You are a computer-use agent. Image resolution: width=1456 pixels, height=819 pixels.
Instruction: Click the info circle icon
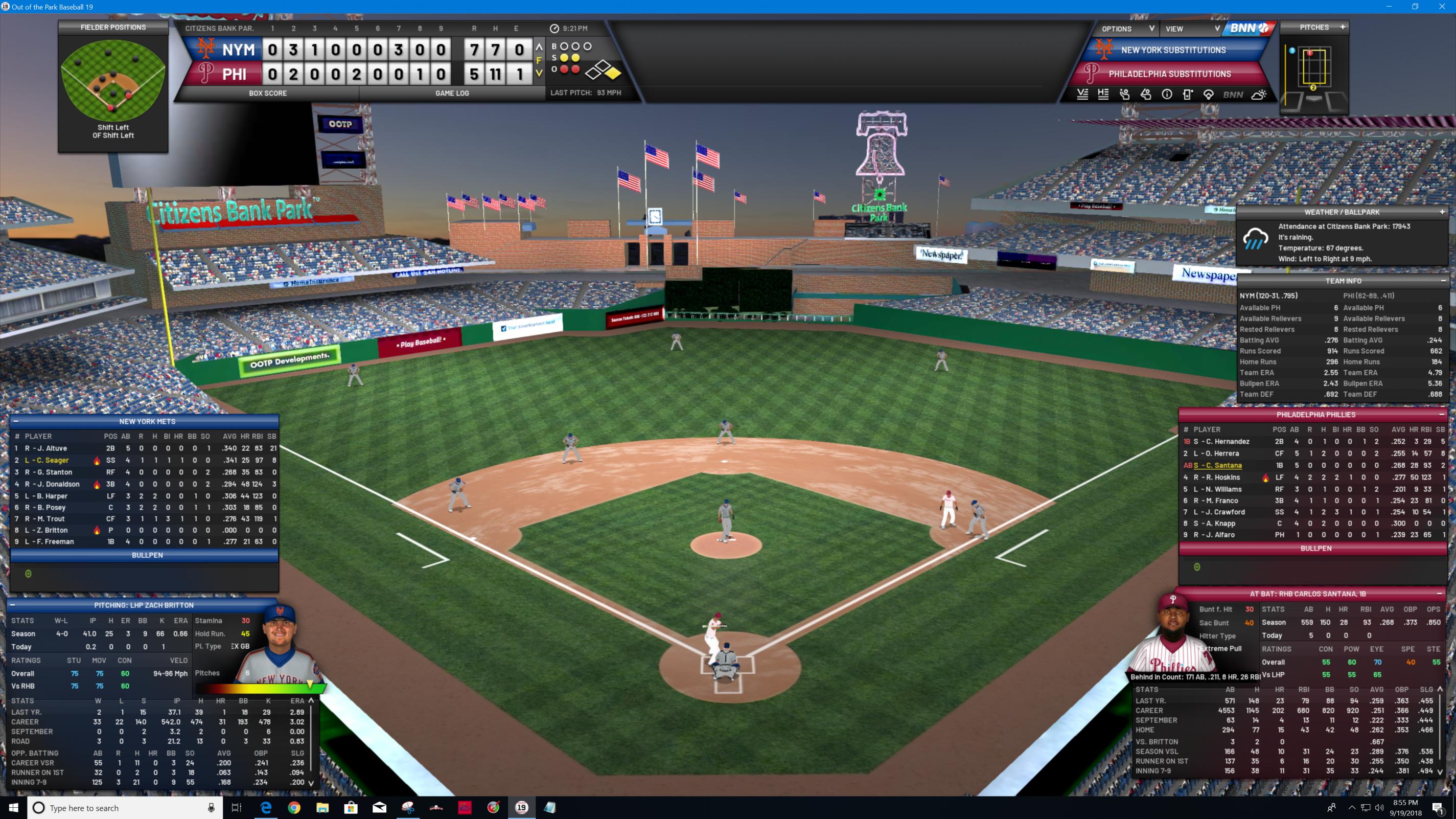(x=1167, y=95)
